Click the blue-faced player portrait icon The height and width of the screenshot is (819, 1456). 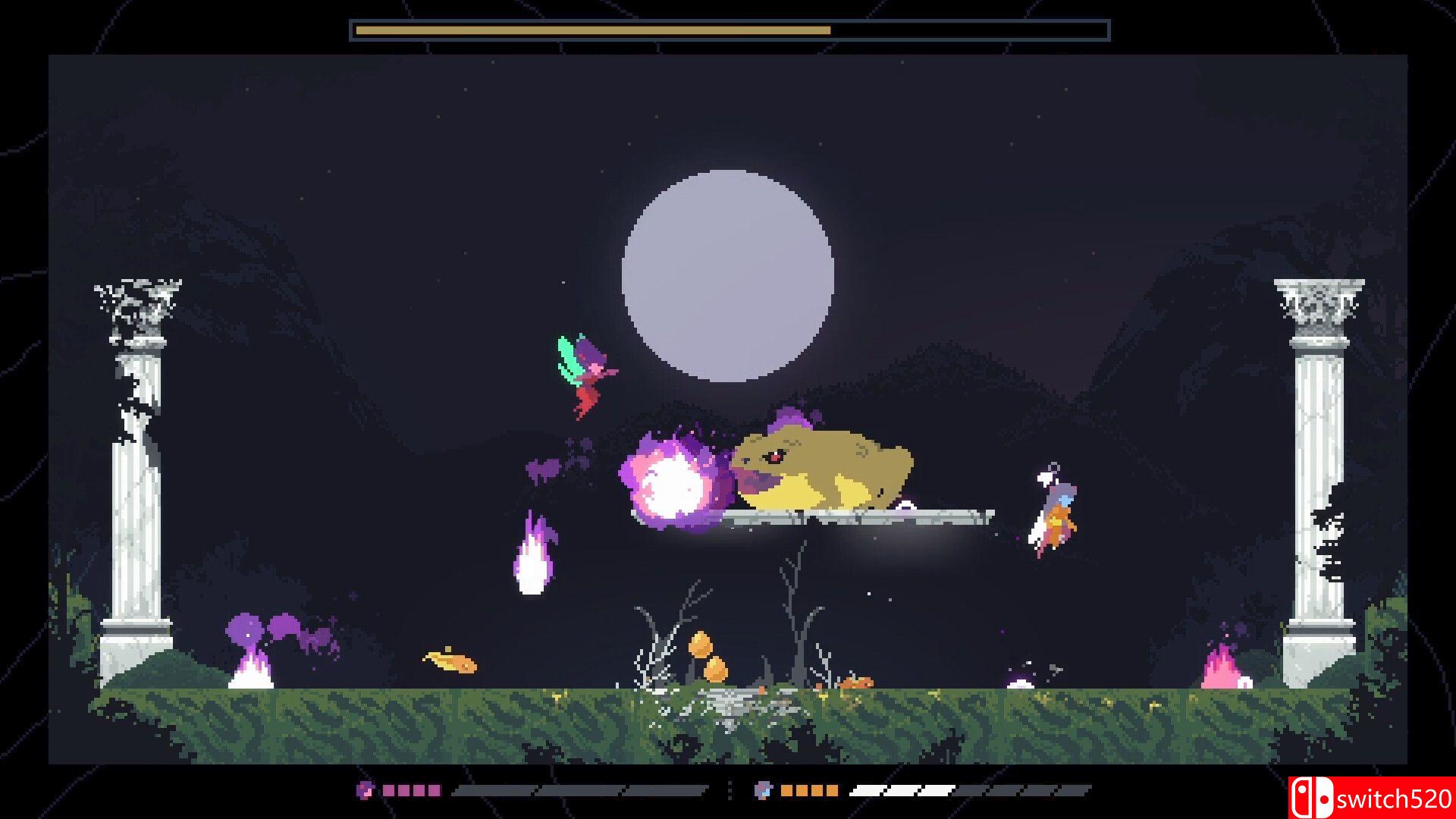(x=763, y=790)
